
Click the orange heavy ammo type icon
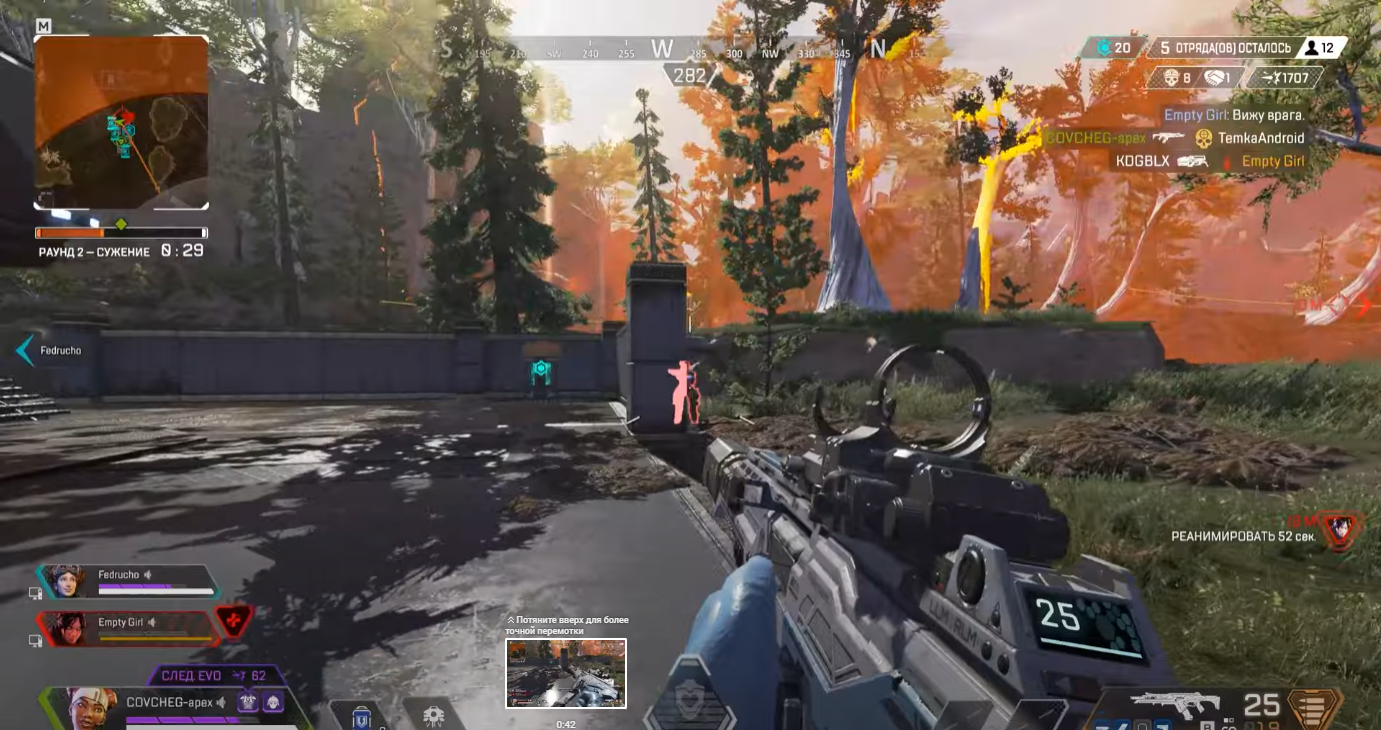click(1314, 708)
